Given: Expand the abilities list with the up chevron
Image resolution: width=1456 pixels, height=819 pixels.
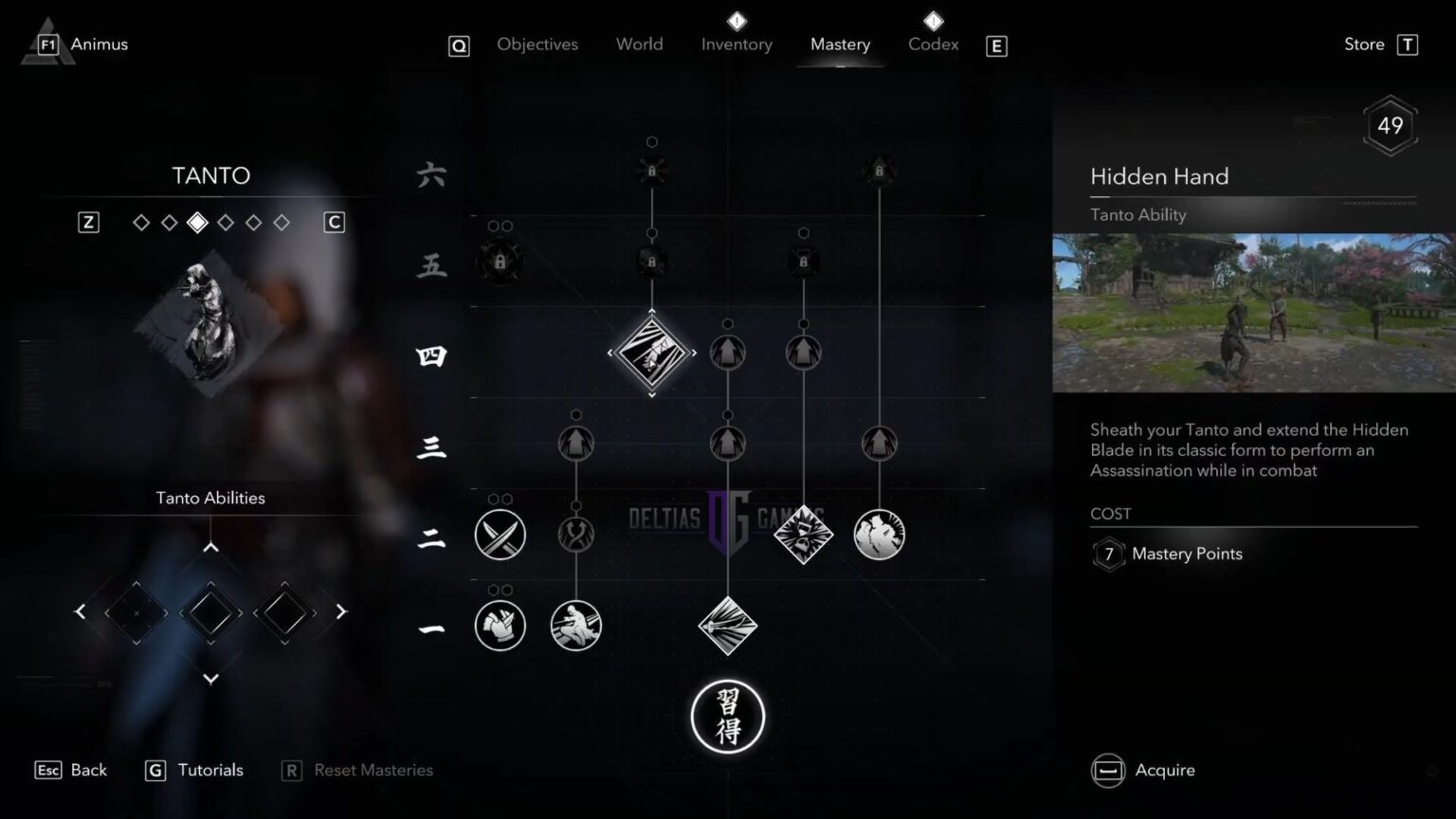Looking at the screenshot, I should click(x=210, y=546).
